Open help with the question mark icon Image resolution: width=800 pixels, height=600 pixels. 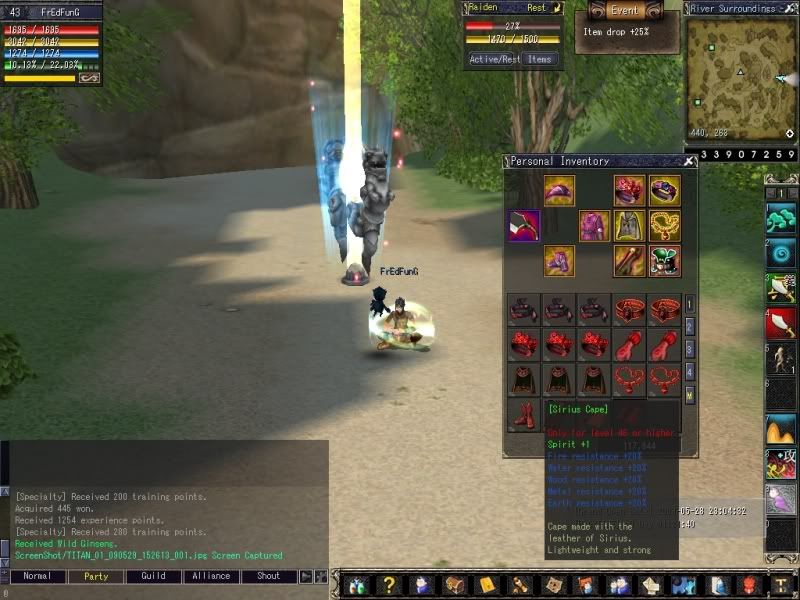389,585
